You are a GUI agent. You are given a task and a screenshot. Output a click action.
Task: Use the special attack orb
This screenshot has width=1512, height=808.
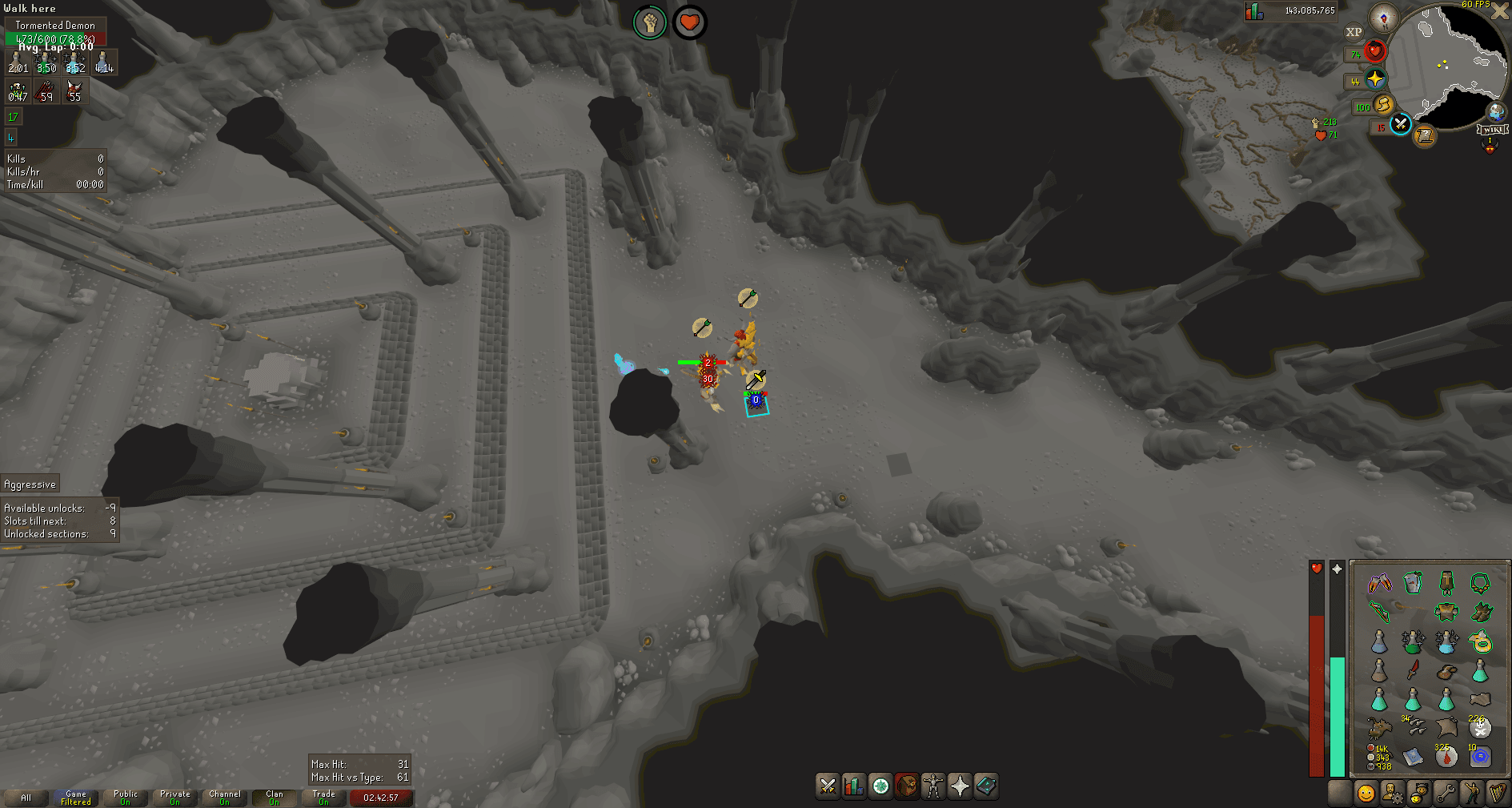[1400, 124]
